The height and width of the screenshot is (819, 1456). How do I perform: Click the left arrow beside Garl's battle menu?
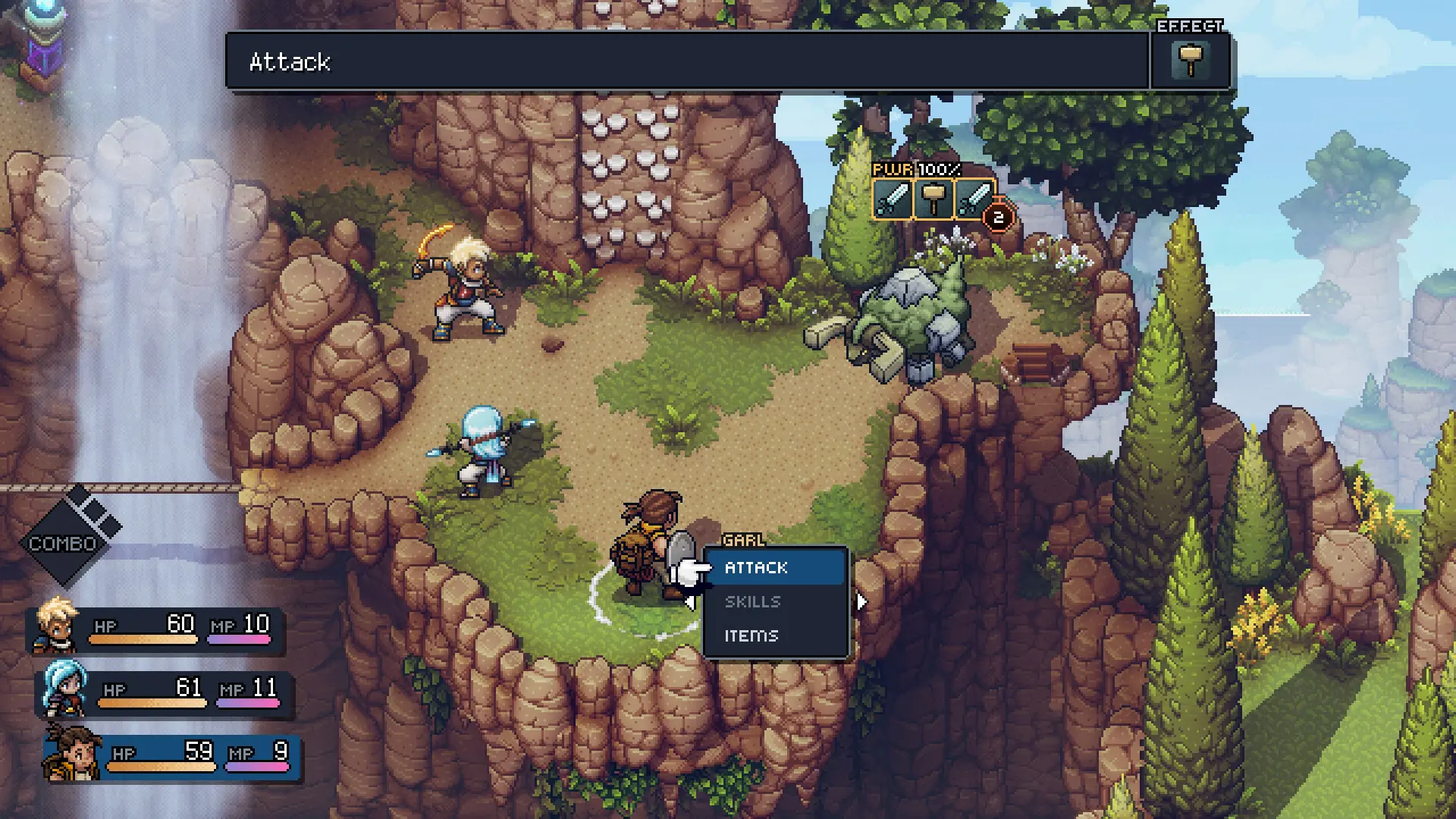click(689, 601)
